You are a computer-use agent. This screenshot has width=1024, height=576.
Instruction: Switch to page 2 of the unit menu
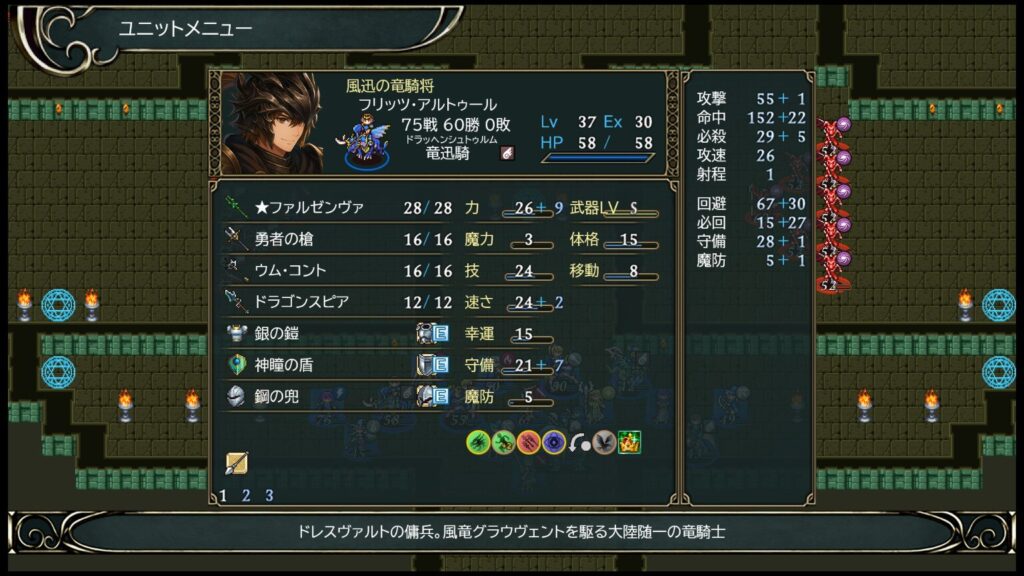coord(246,495)
